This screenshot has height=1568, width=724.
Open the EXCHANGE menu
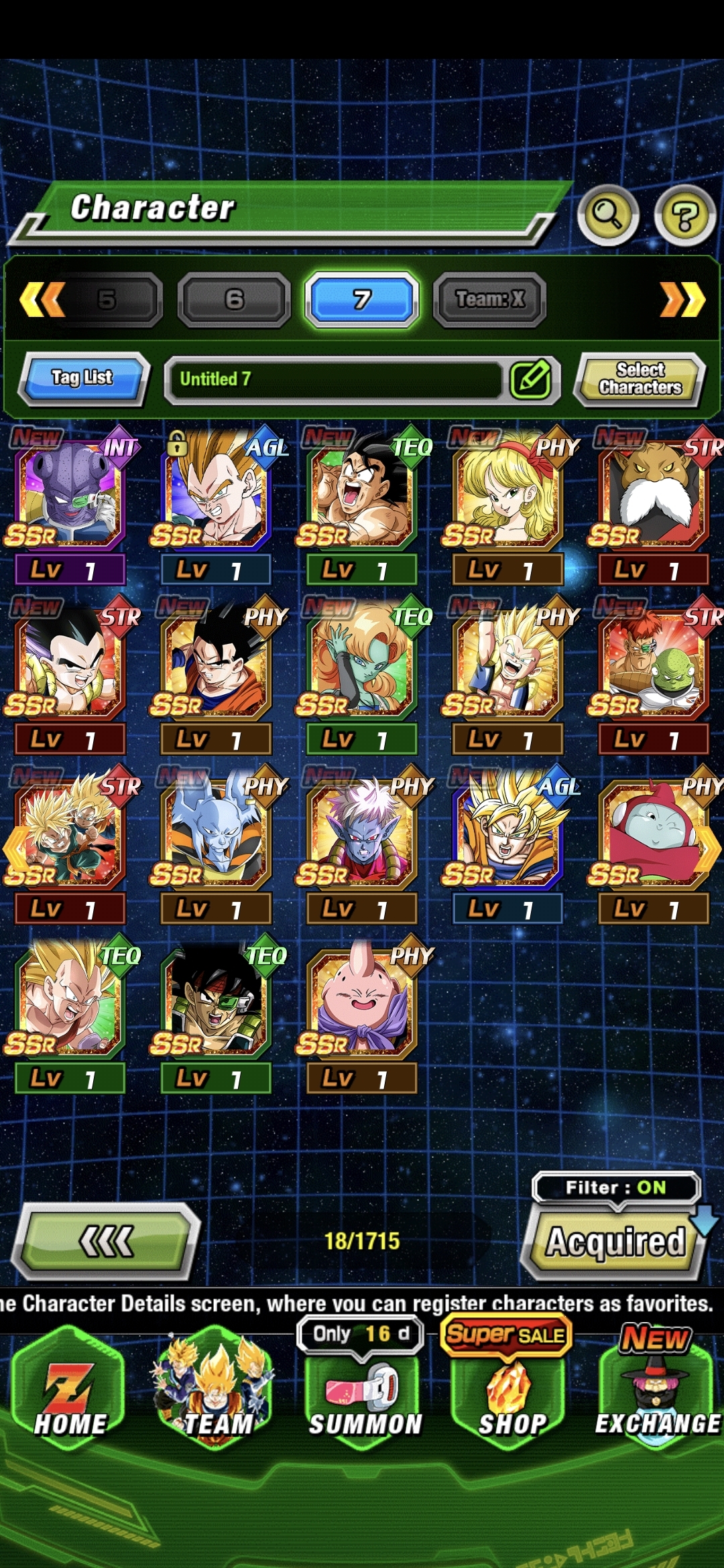[657, 1397]
